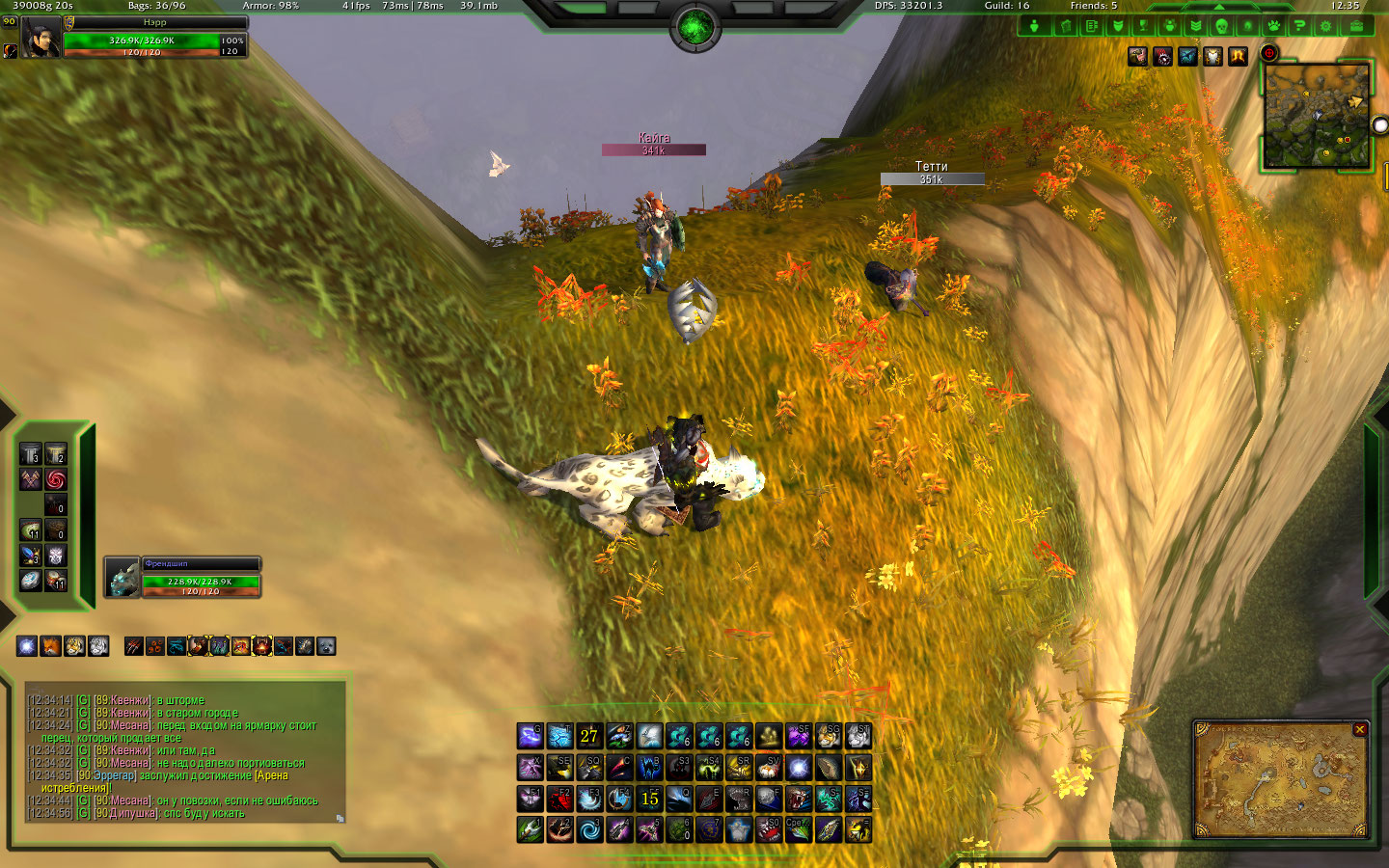
Task: Activate the cracked ice ability bound to T
Action: pyautogui.click(x=560, y=737)
